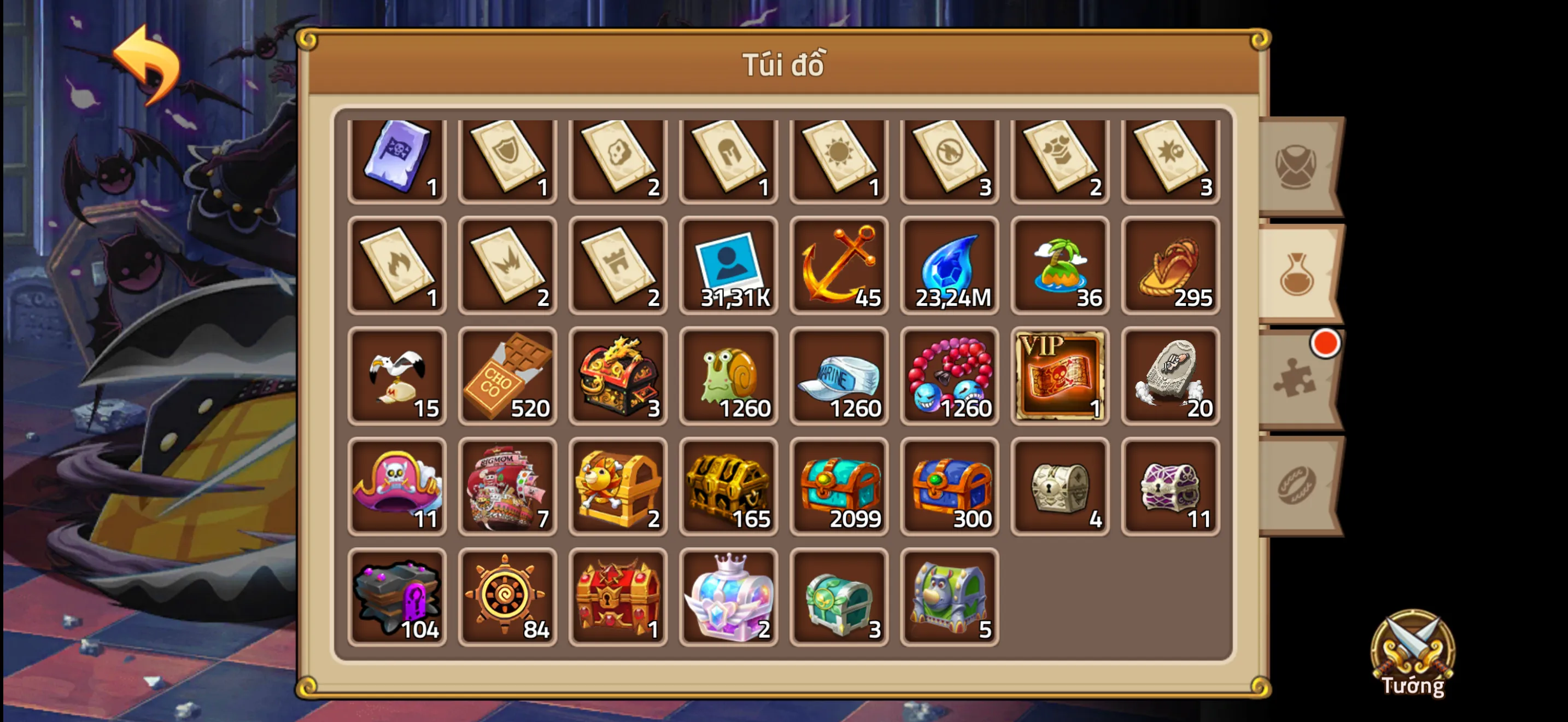This screenshot has height=722, width=1568.
Task: Switch to the equipment tab on the right
Action: 1295,163
